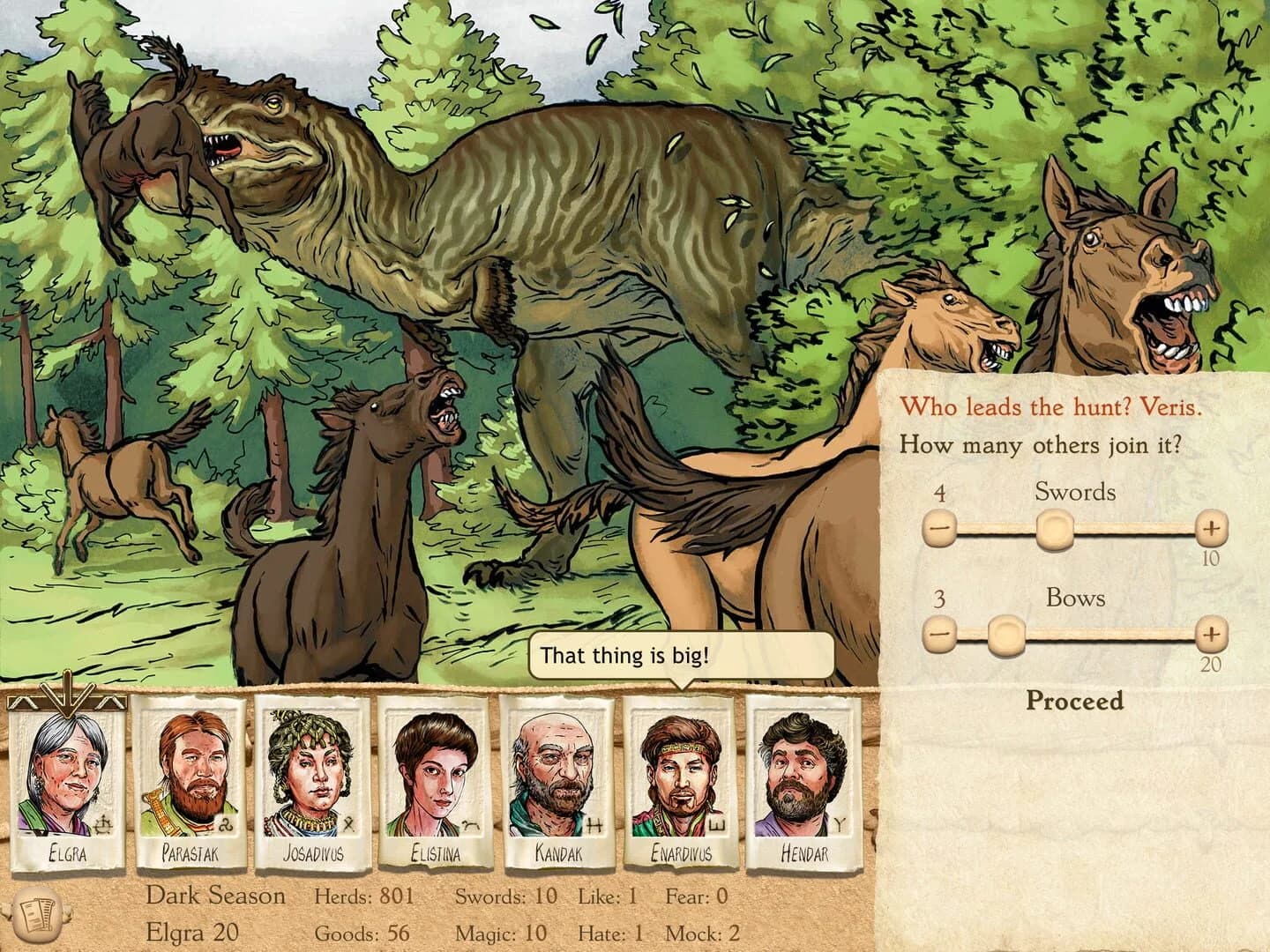
Task: Click the Bows slider handle
Action: click(x=1005, y=634)
